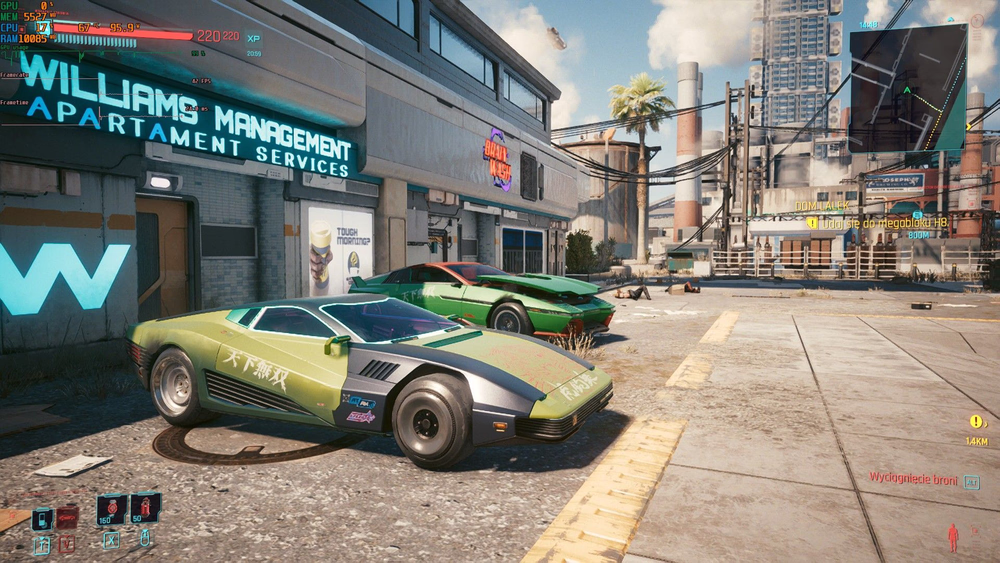Click the red character stance silhouette icon

pyautogui.click(x=952, y=537)
